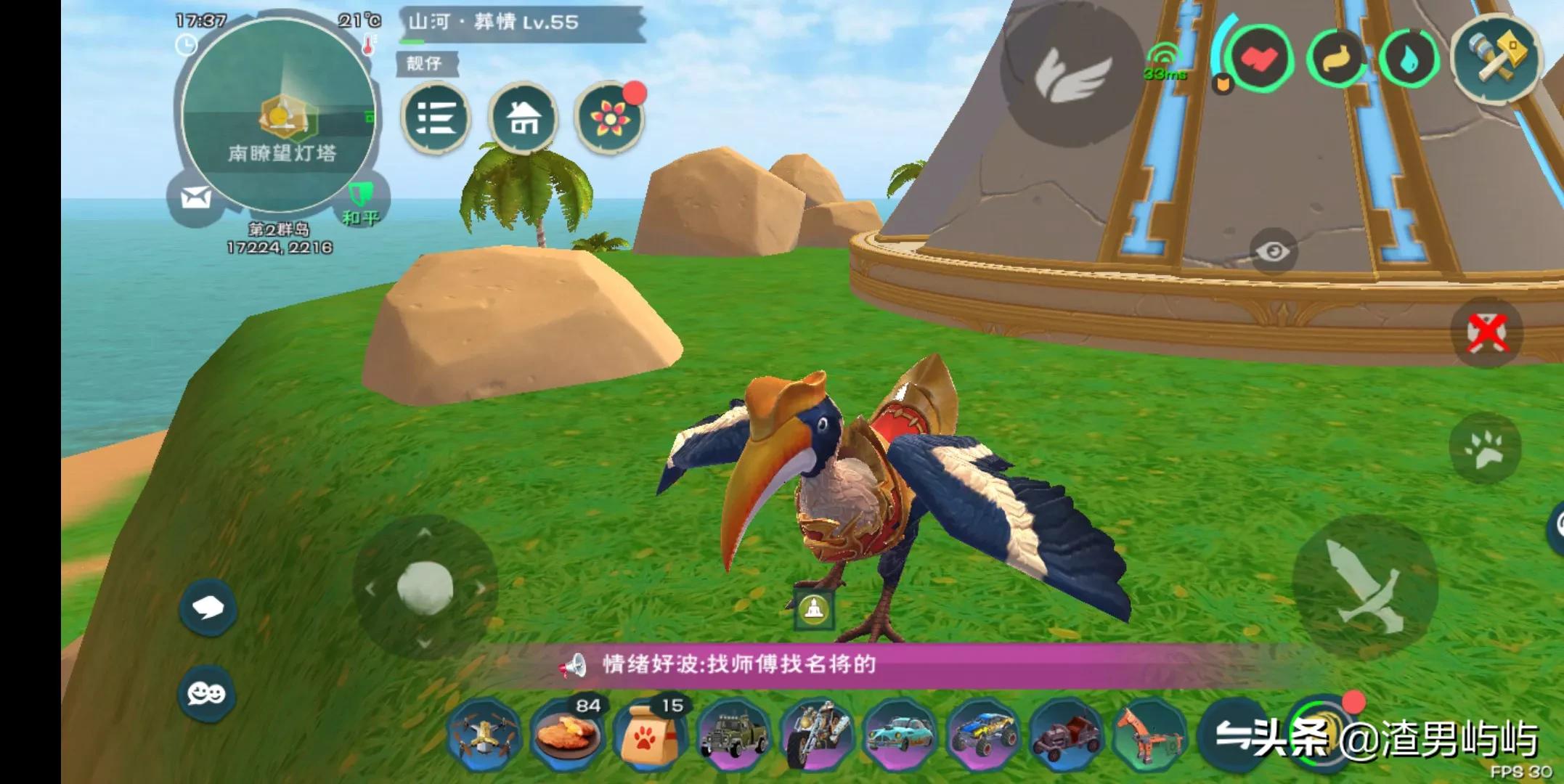Open the minimap showing 南瞭望灯塔

click(x=279, y=116)
